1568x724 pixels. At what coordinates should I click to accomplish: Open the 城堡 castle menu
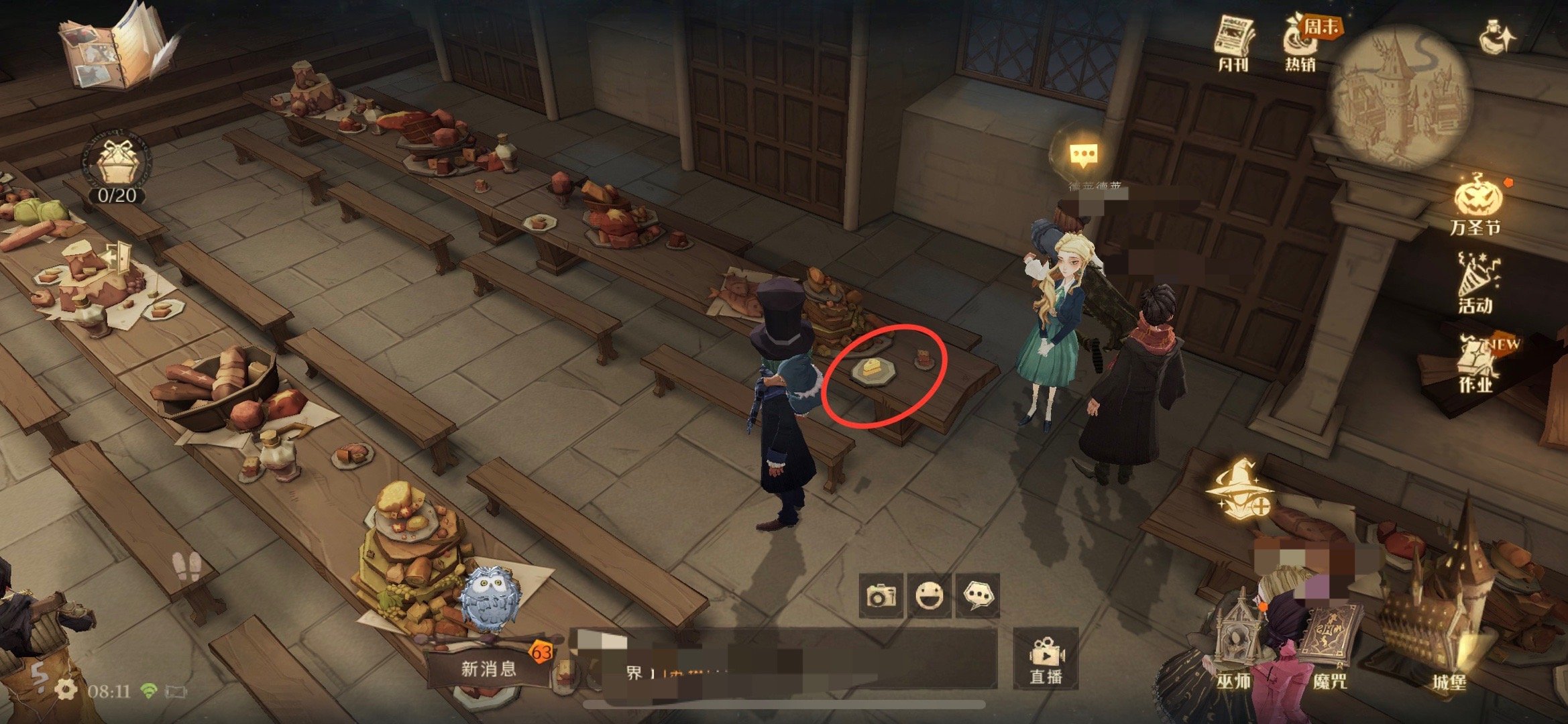(x=1449, y=644)
